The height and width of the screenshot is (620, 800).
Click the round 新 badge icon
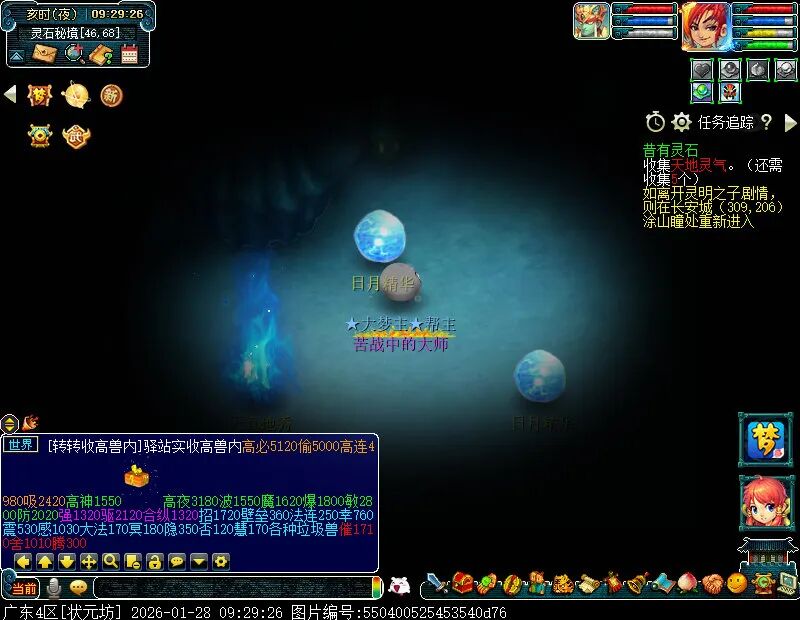pos(111,95)
